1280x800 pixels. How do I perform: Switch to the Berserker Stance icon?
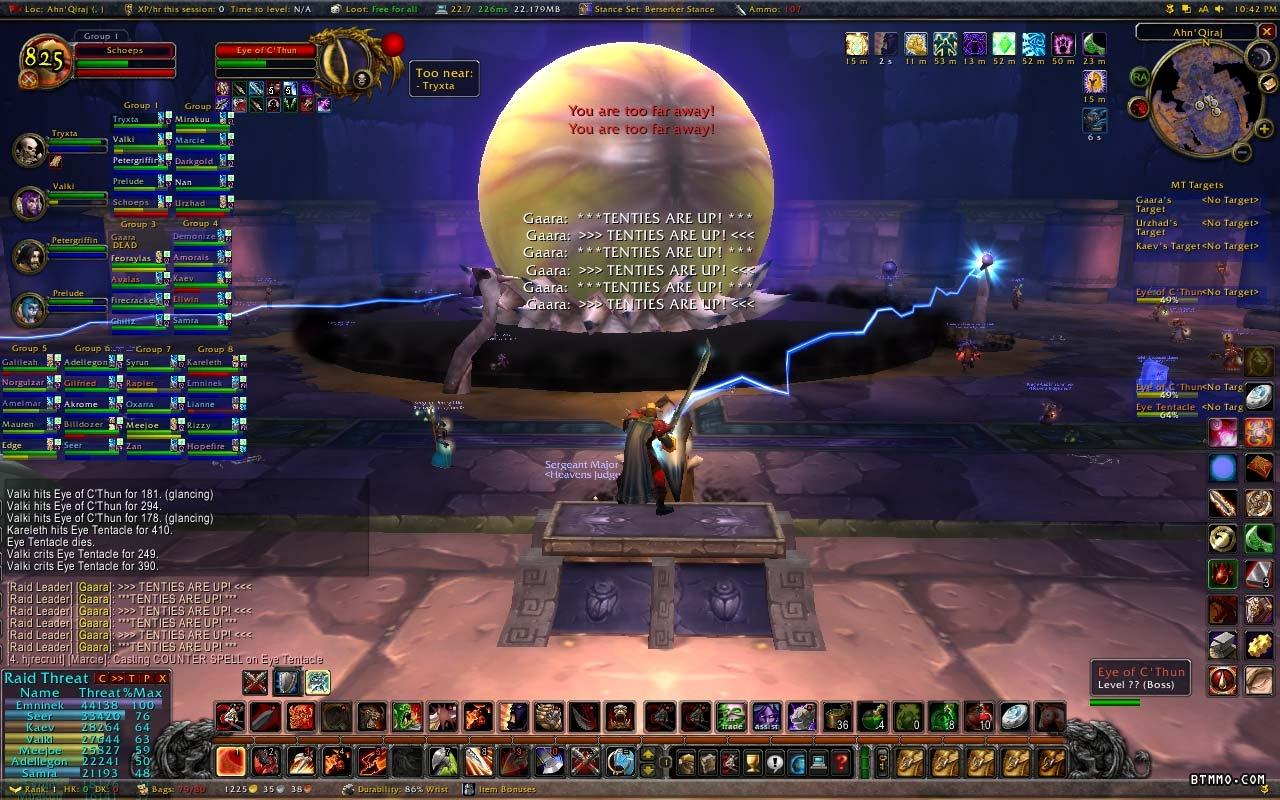coord(318,683)
